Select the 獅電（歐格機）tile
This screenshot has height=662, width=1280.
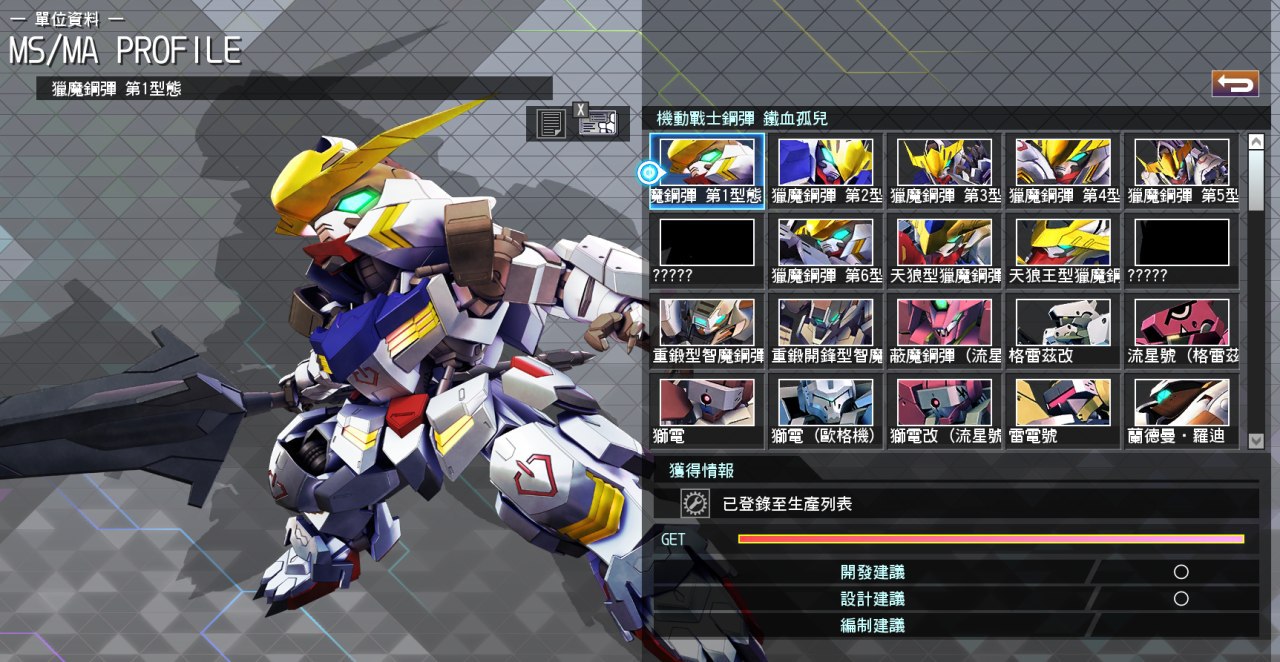[x=826, y=411]
